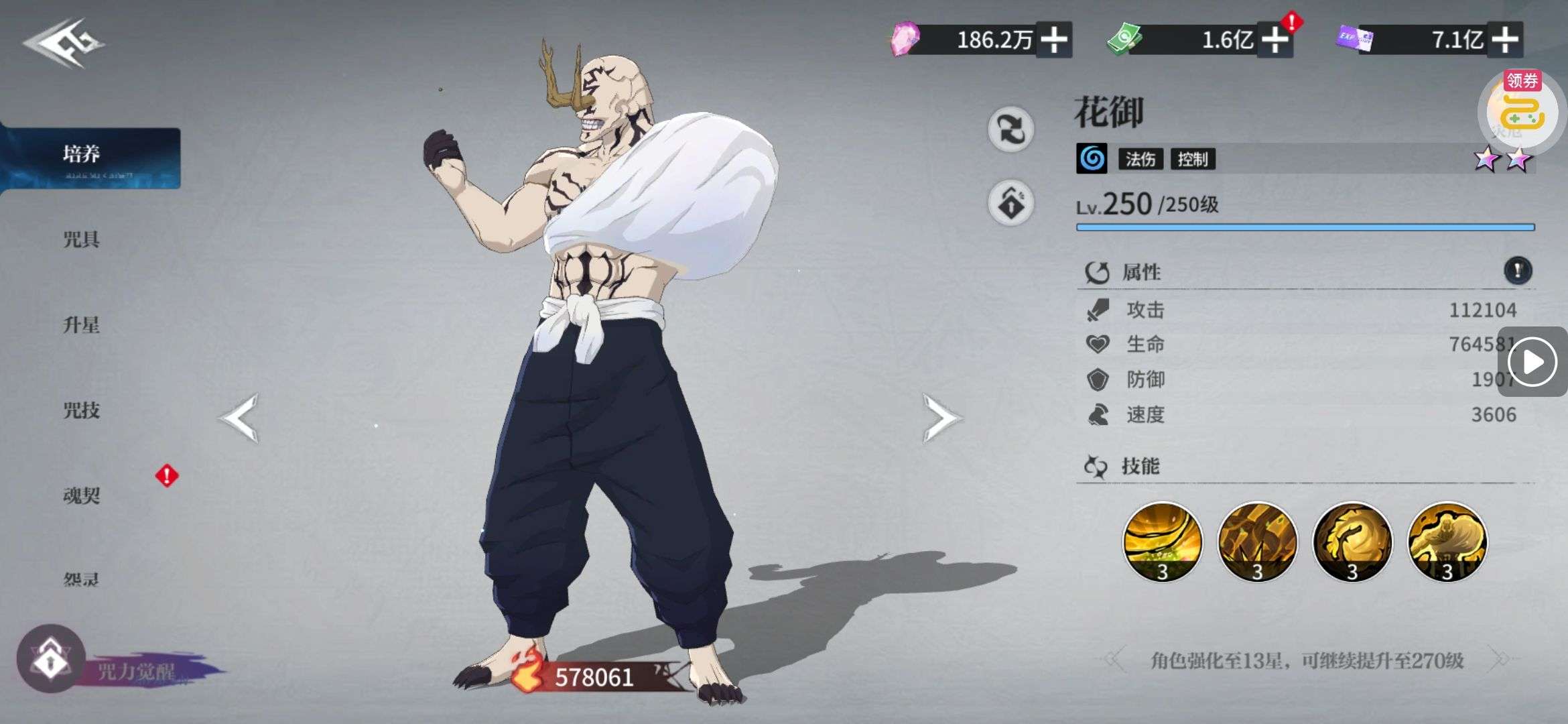Viewport: 1568px width, 724px height.
Task: Open the 魂契 tab
Action: [x=82, y=495]
